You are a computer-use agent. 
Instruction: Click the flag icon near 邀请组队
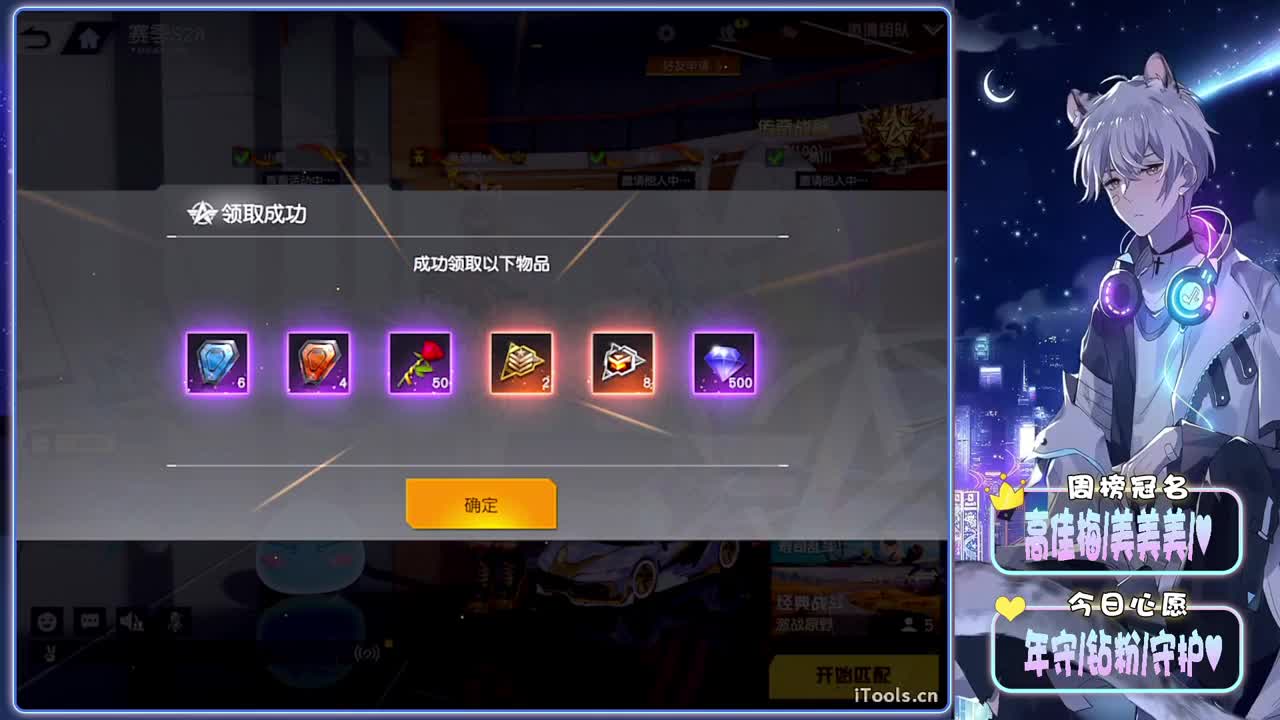point(790,30)
